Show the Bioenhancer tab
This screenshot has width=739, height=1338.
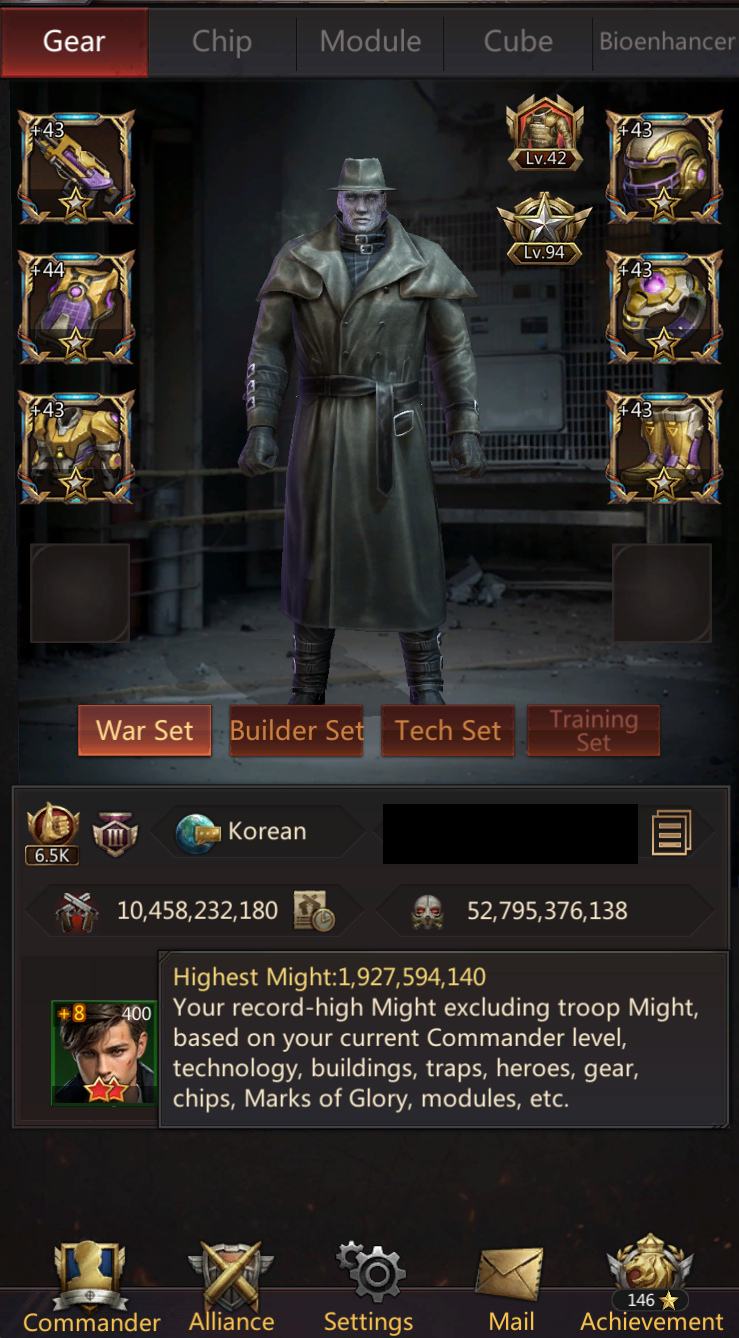coord(666,42)
